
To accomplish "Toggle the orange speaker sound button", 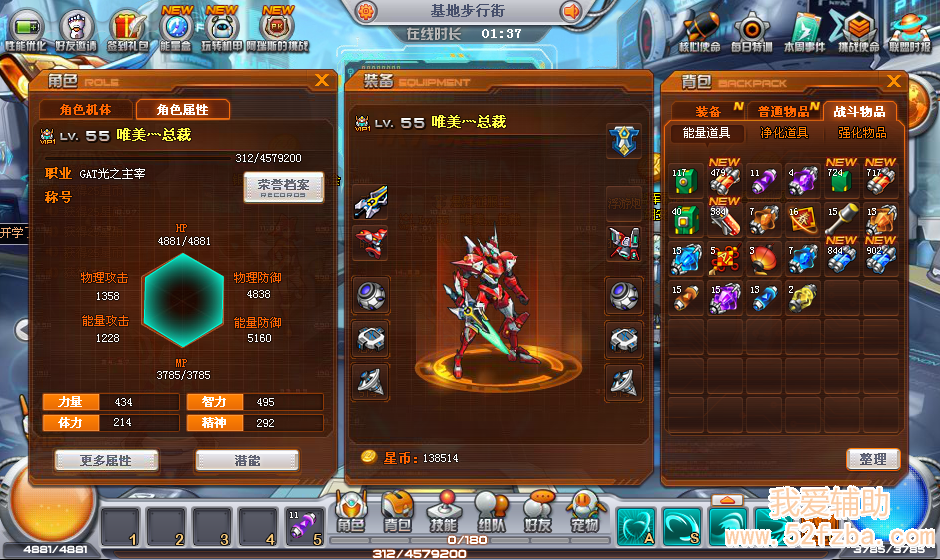I will pyautogui.click(x=571, y=12).
